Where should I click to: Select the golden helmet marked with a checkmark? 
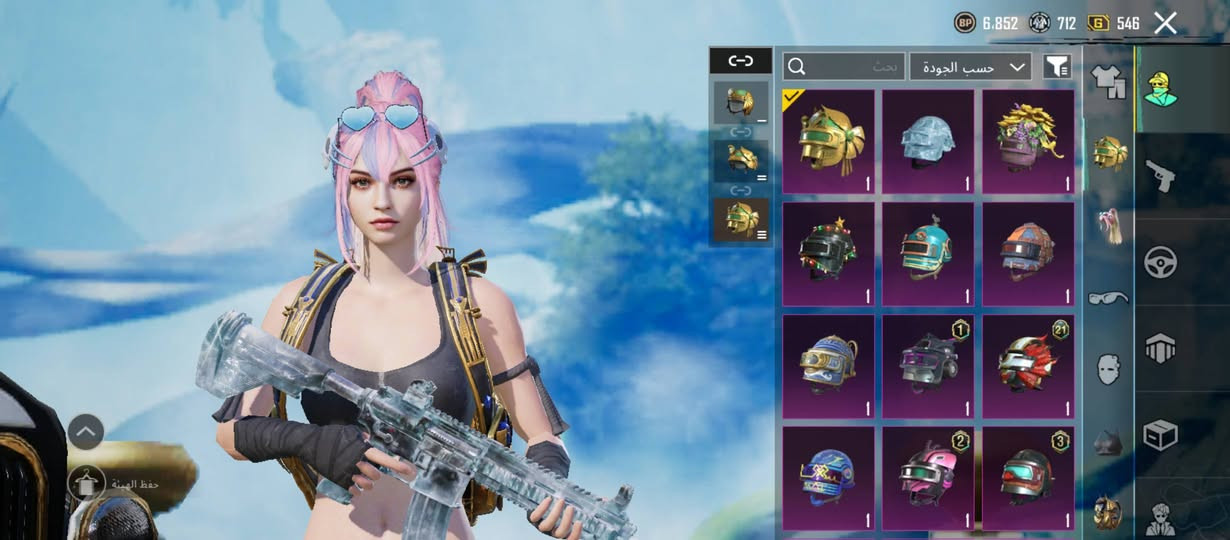828,141
